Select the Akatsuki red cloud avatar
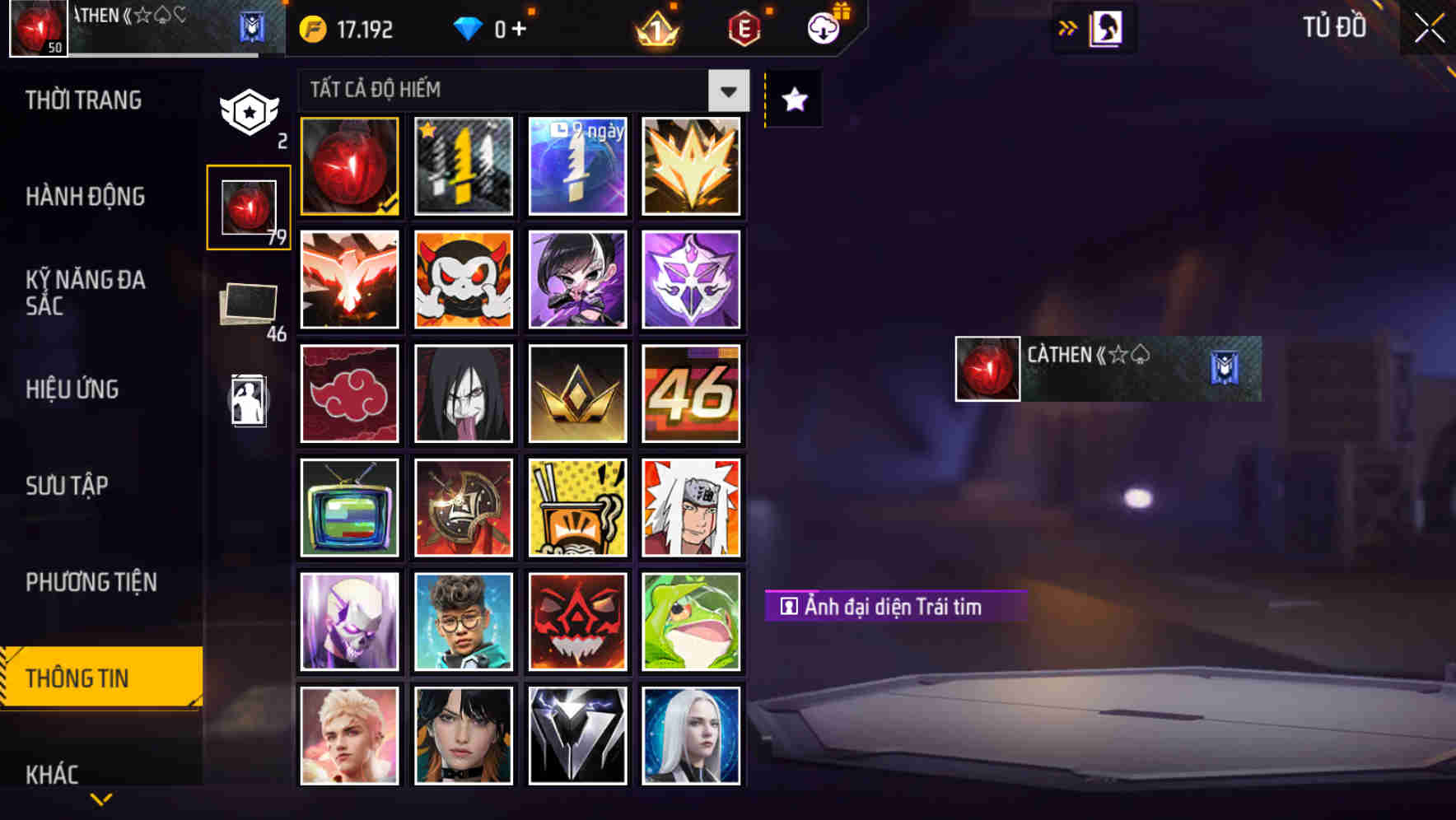 349,393
